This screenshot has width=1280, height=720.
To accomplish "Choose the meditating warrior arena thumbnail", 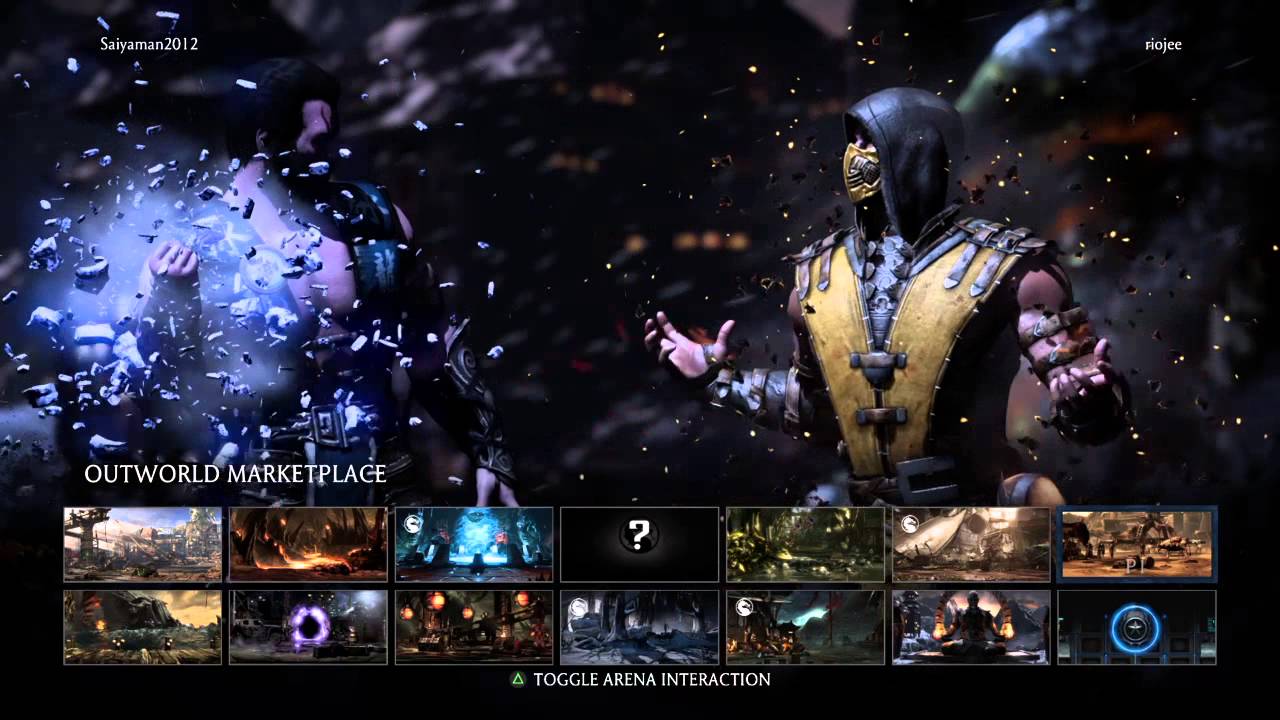I will pyautogui.click(x=971, y=627).
